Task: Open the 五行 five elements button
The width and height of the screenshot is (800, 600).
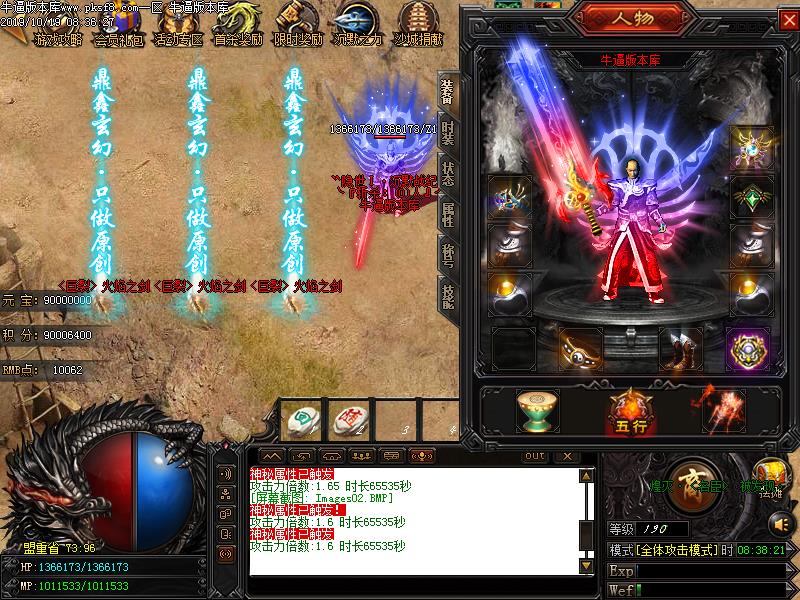Action: coord(628,409)
